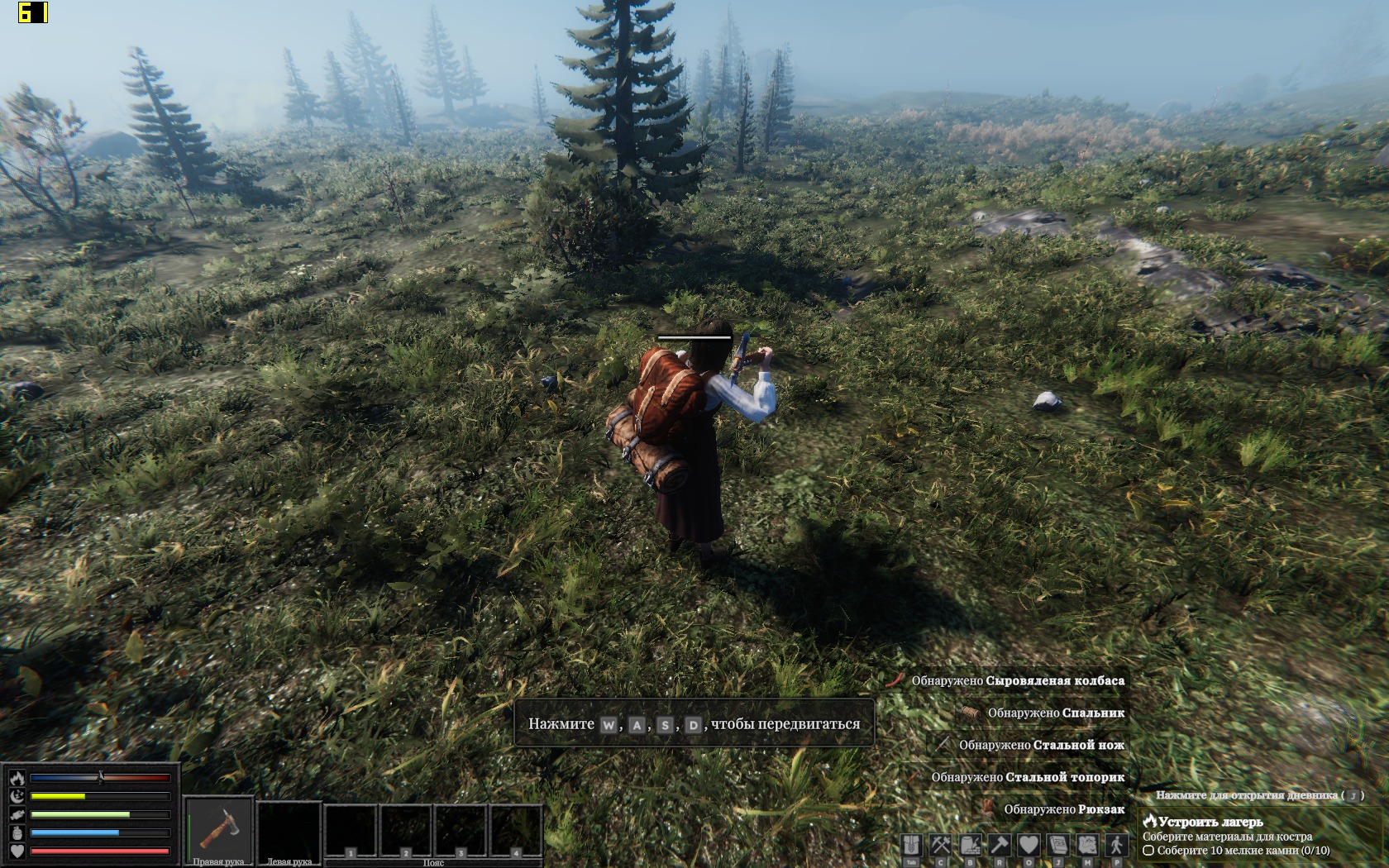This screenshot has height=868, width=1389.
Task: Click the empty left-hand slot
Action: (289, 830)
